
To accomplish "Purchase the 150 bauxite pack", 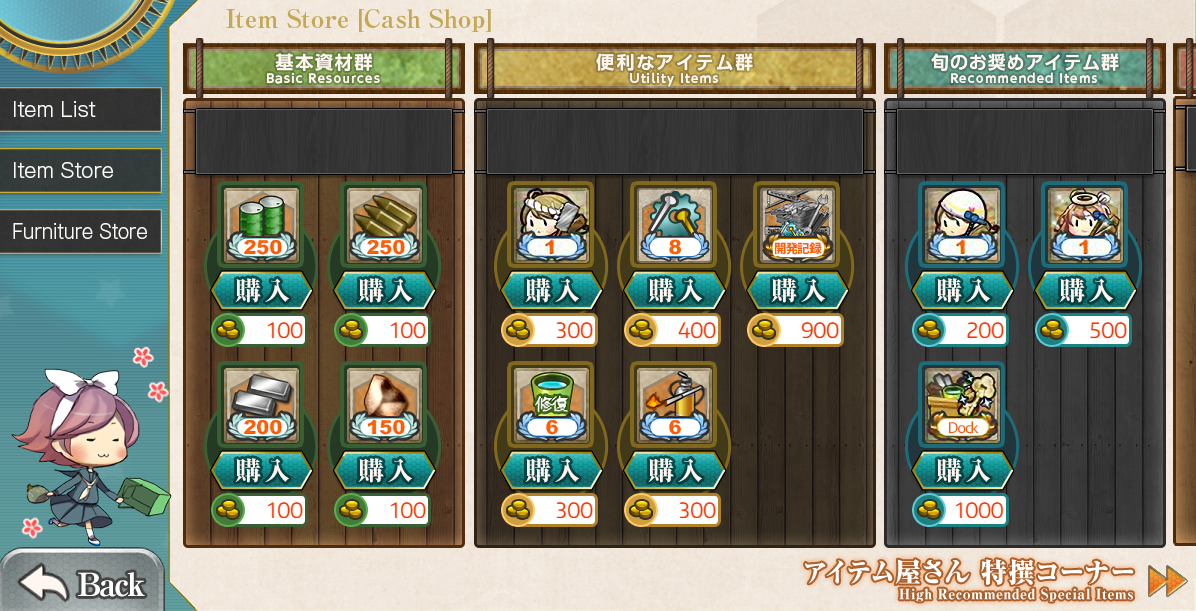I will tap(385, 471).
